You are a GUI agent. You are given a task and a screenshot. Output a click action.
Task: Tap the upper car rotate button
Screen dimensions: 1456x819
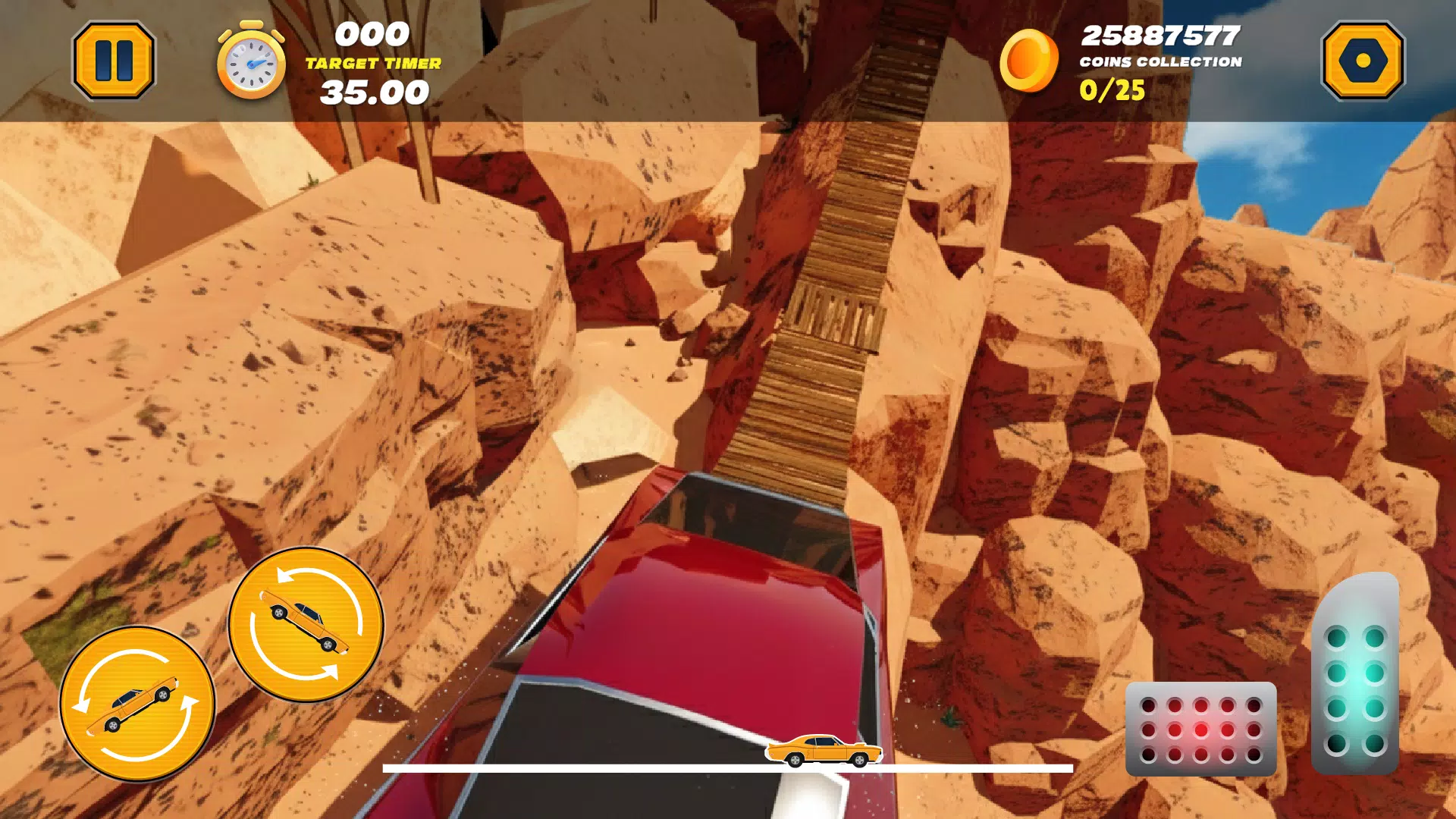tap(306, 624)
